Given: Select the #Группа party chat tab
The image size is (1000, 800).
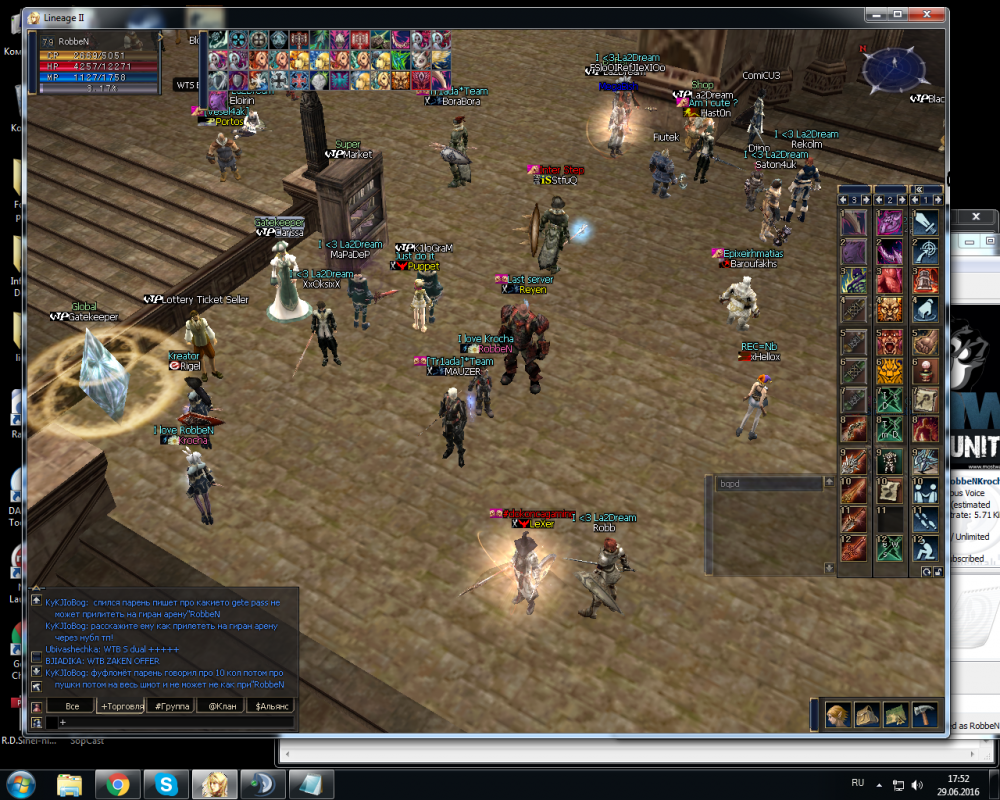Looking at the screenshot, I should click(x=170, y=706).
